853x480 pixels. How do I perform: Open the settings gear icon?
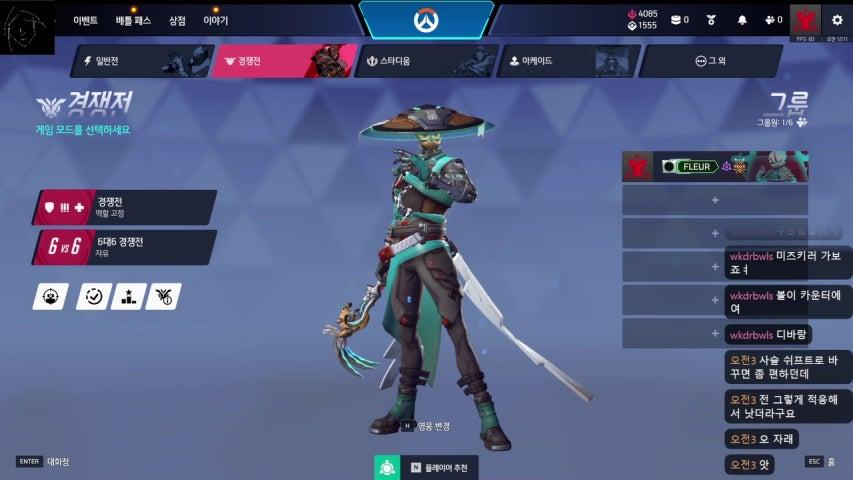[x=837, y=20]
